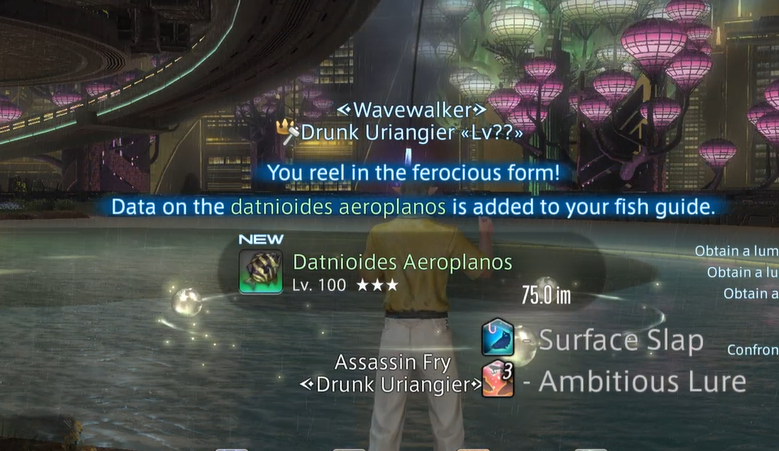Select the Assassin Fry minion nameplate
The height and width of the screenshot is (451, 779).
tap(392, 362)
